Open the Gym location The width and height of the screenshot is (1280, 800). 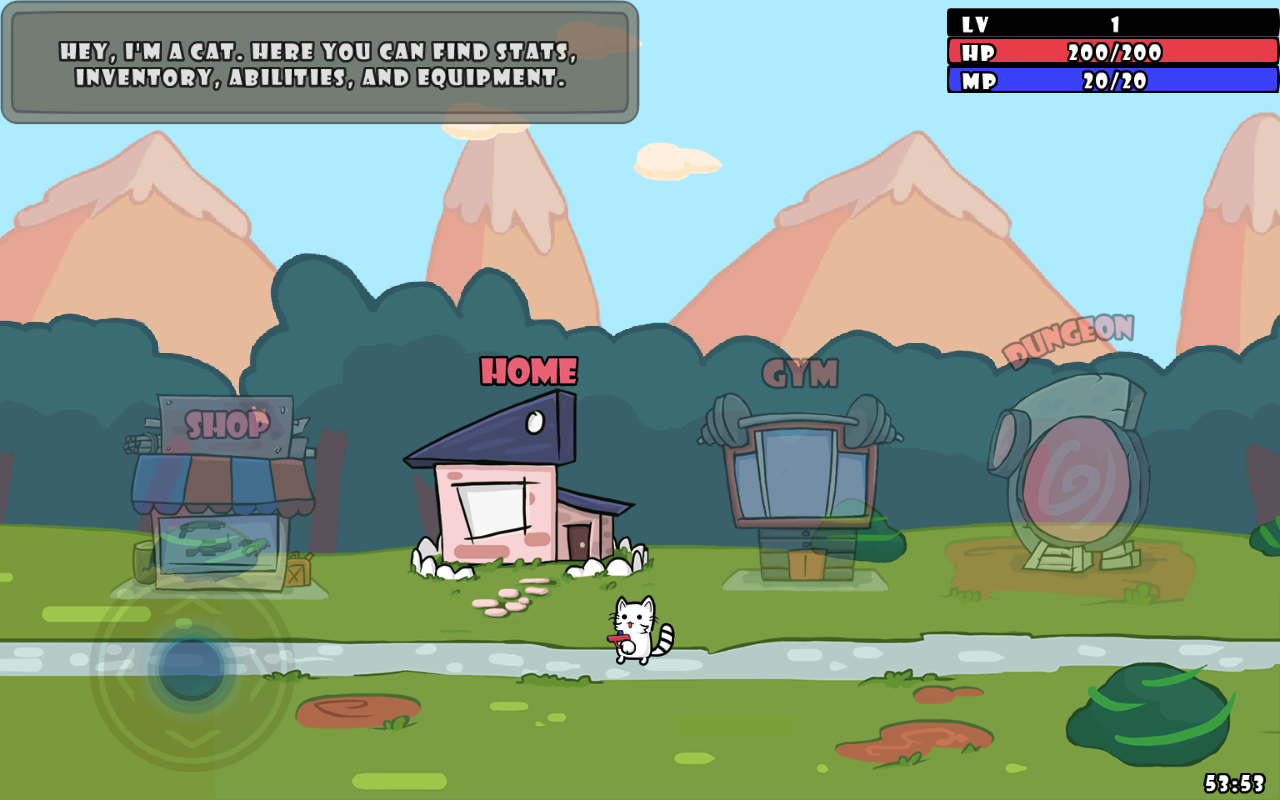(800, 470)
